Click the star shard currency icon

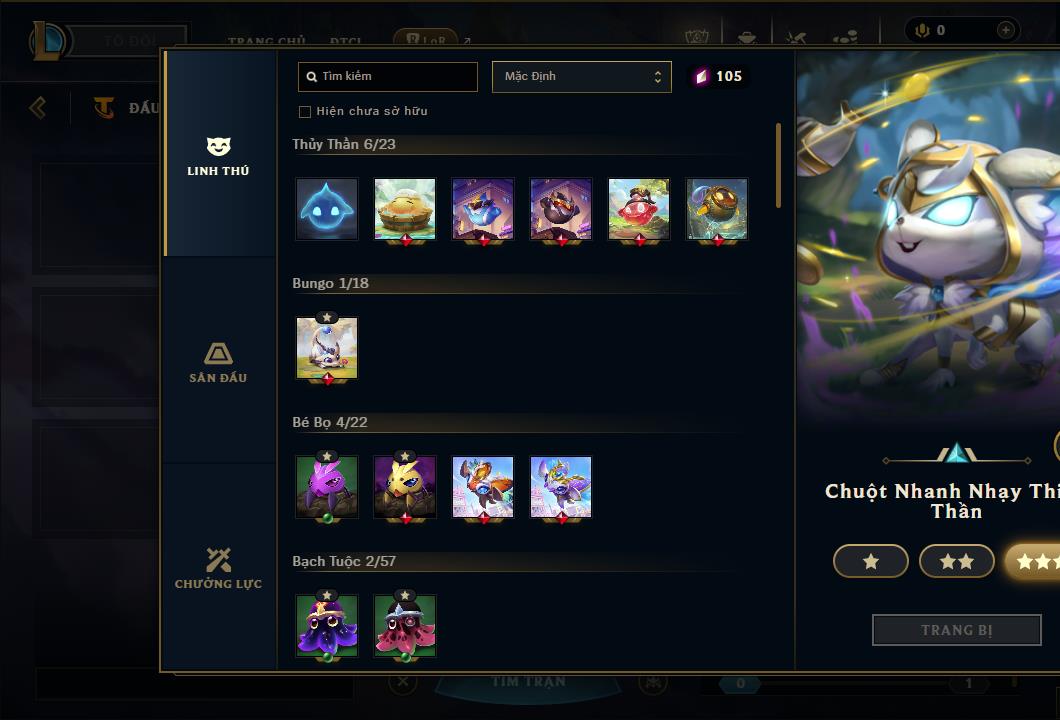(701, 76)
